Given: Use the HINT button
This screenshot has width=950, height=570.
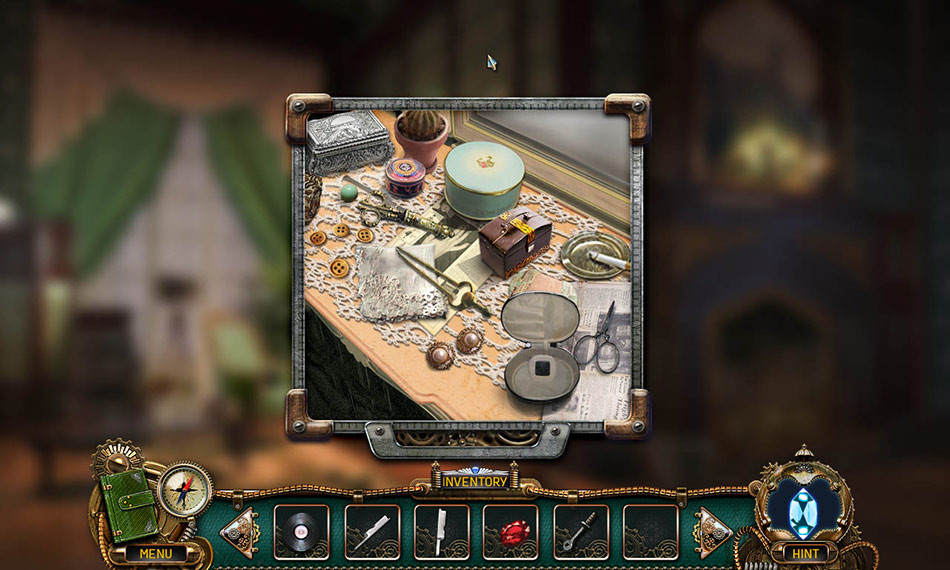Looking at the screenshot, I should click(805, 553).
